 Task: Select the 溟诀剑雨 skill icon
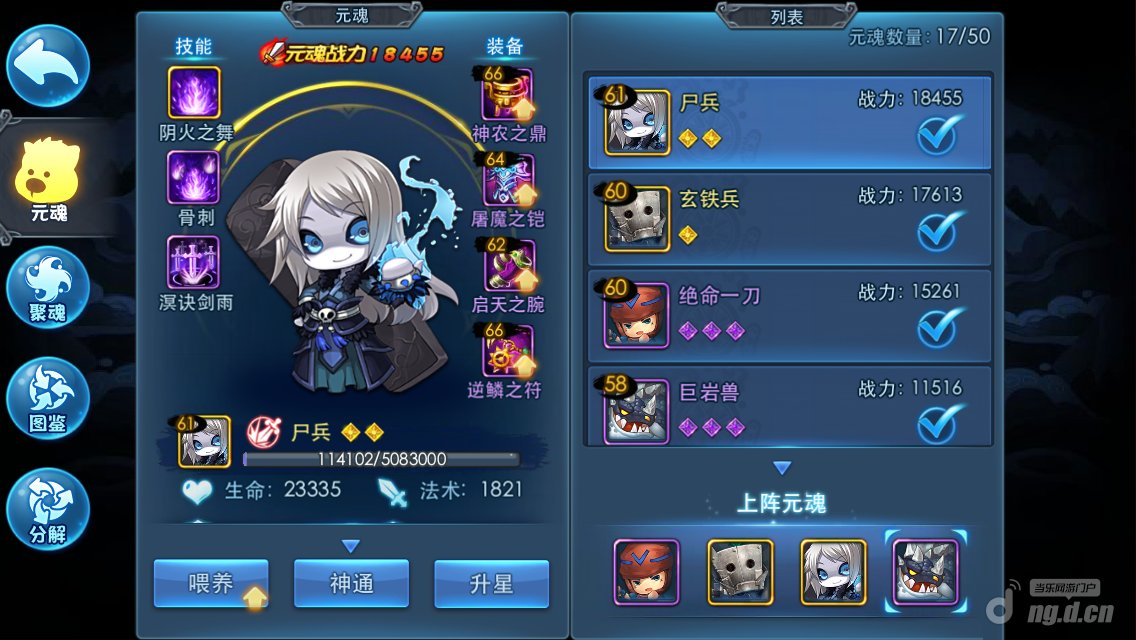tap(194, 263)
